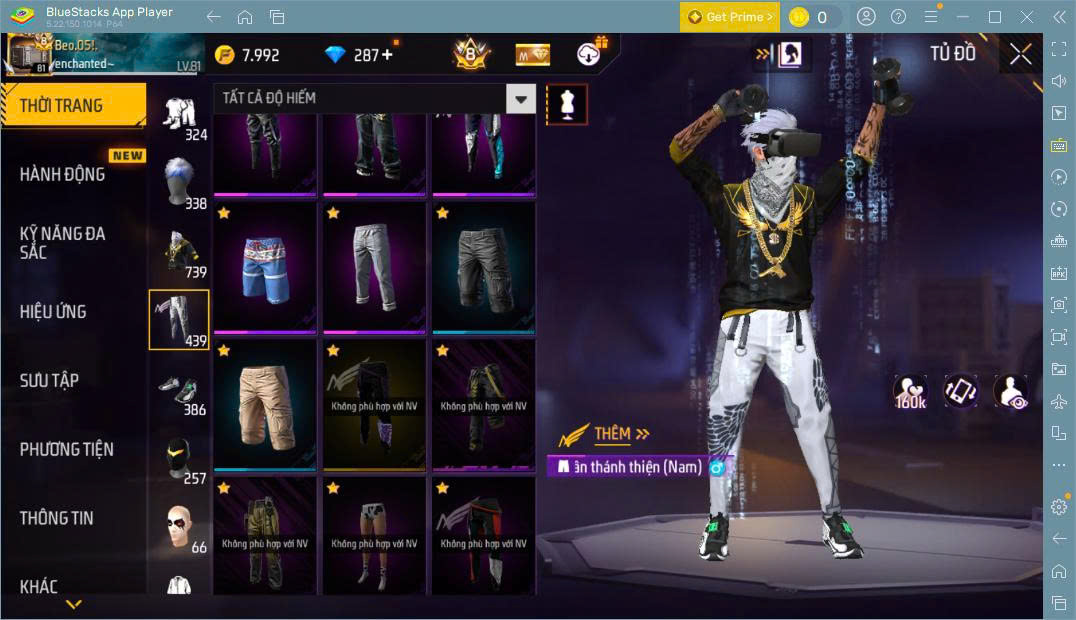Select the blue and red shorts item
Screen dimensions: 1076x620
coord(265,268)
